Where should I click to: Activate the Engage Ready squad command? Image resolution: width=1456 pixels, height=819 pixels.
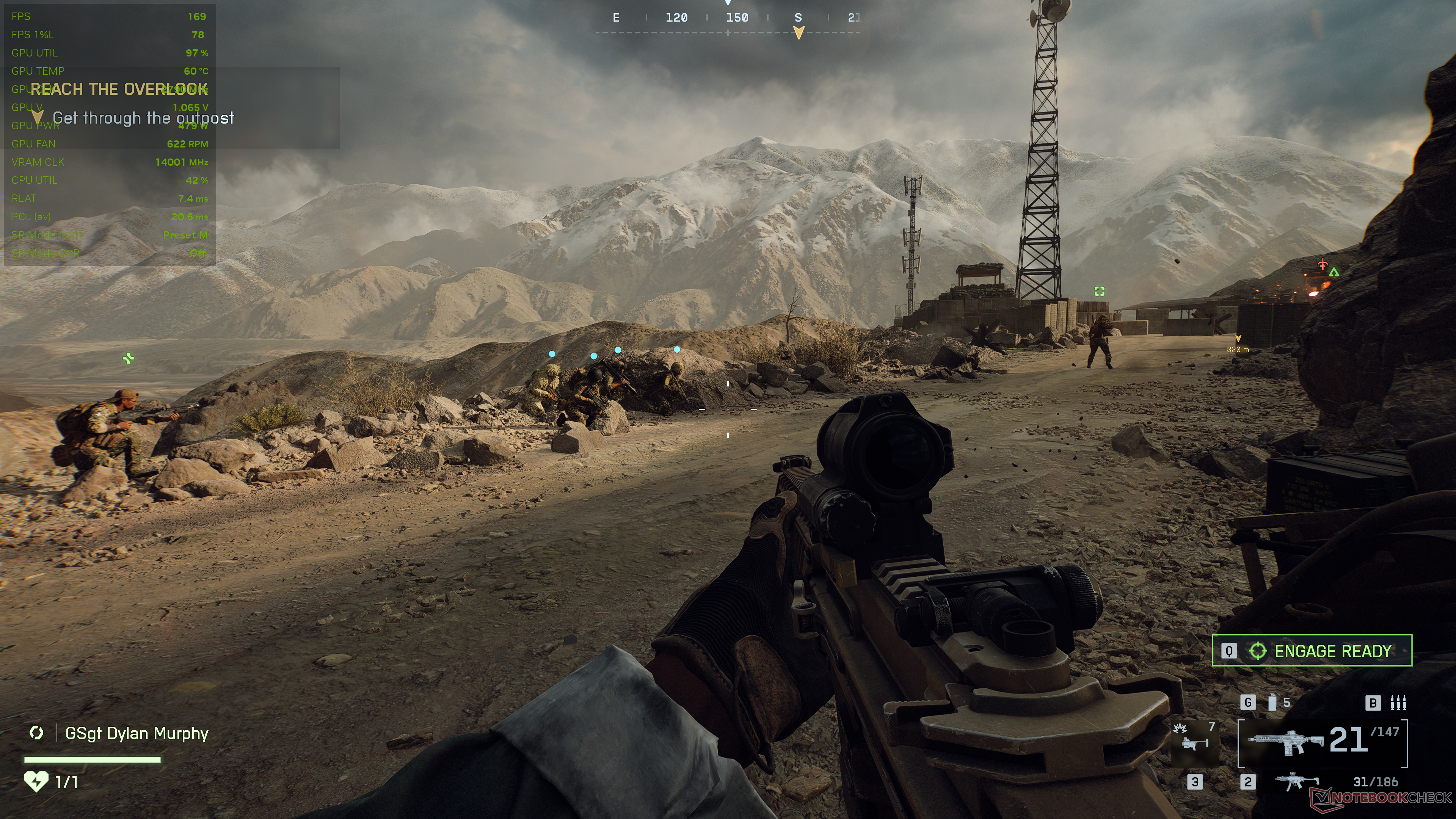pos(1311,651)
